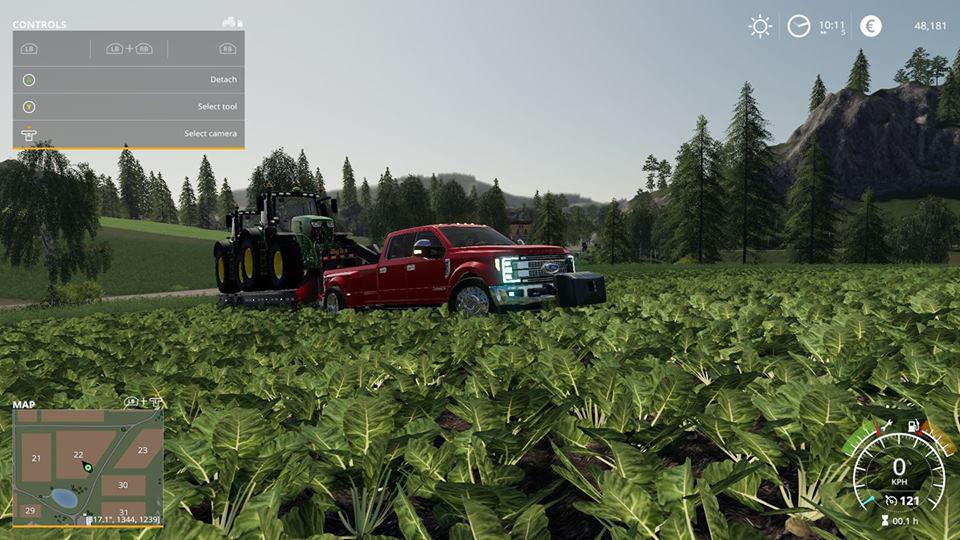Click the sun weather icon

pyautogui.click(x=760, y=26)
